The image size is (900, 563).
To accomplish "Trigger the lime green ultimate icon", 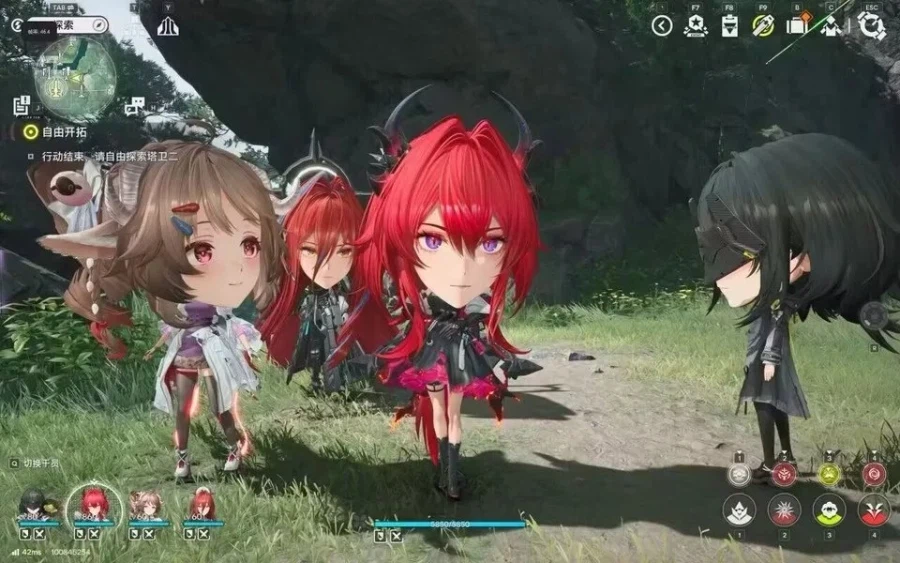I will point(829,473).
